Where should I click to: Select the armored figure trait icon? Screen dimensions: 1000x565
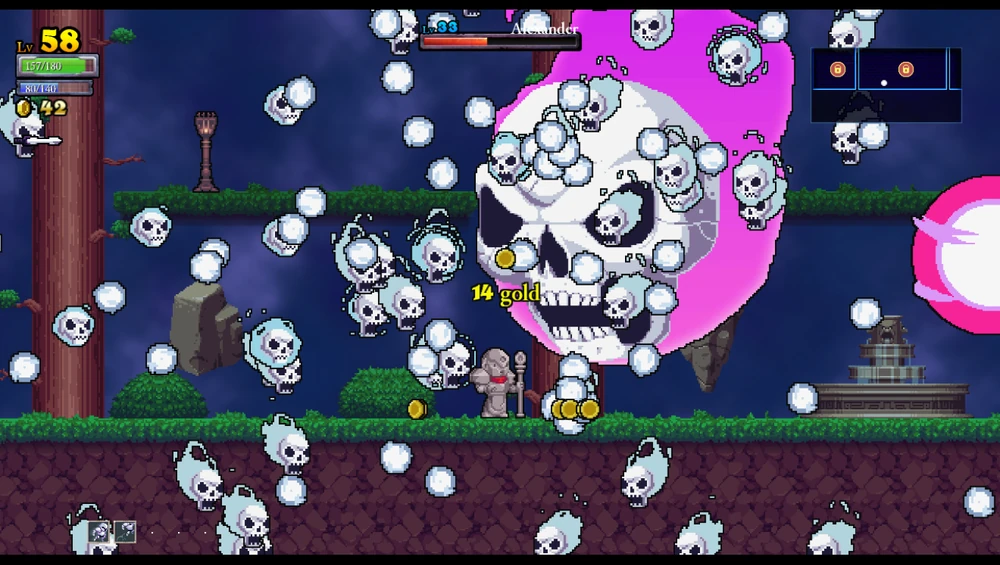click(101, 532)
